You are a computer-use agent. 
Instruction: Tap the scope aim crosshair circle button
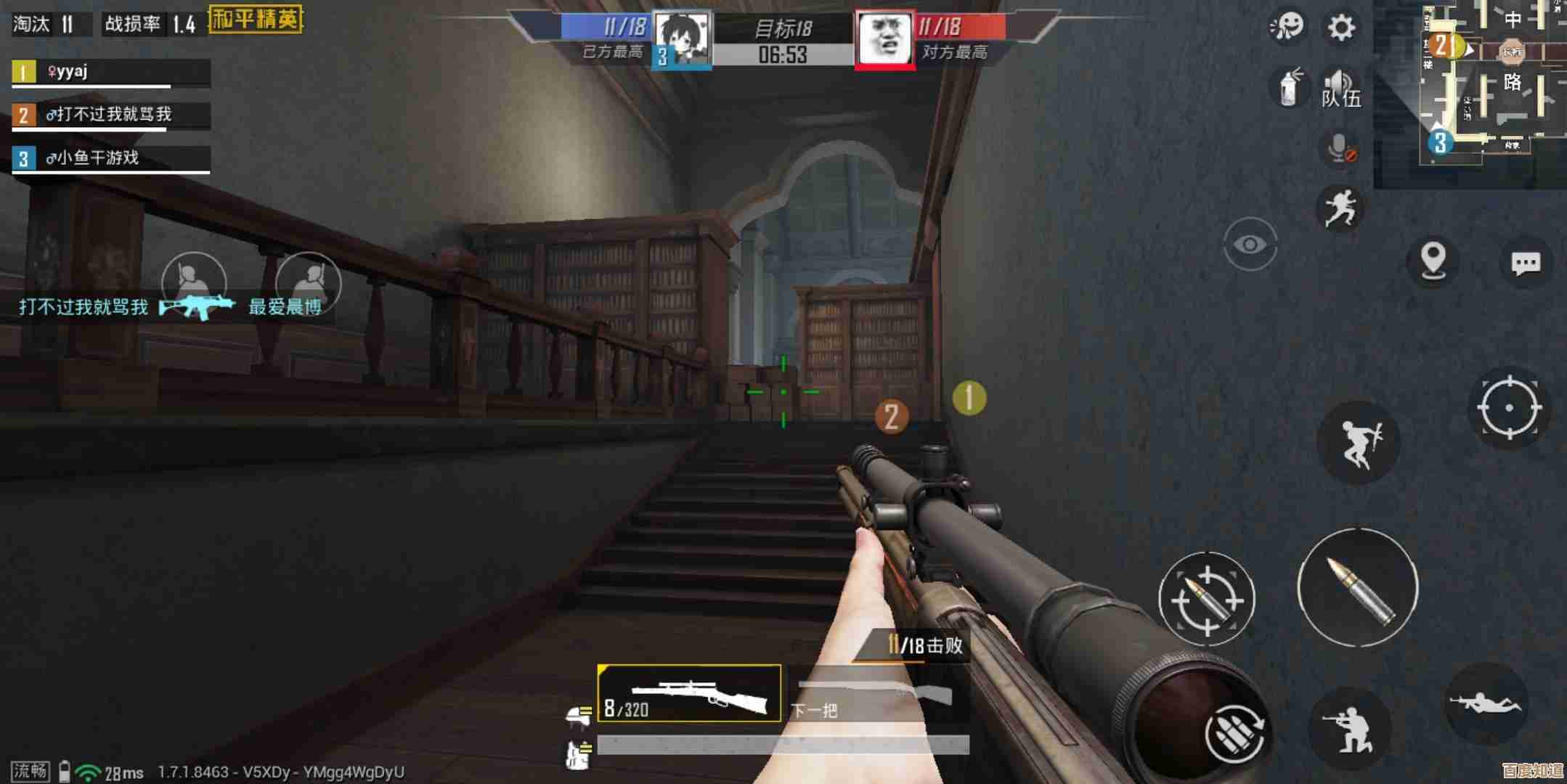tap(1509, 407)
